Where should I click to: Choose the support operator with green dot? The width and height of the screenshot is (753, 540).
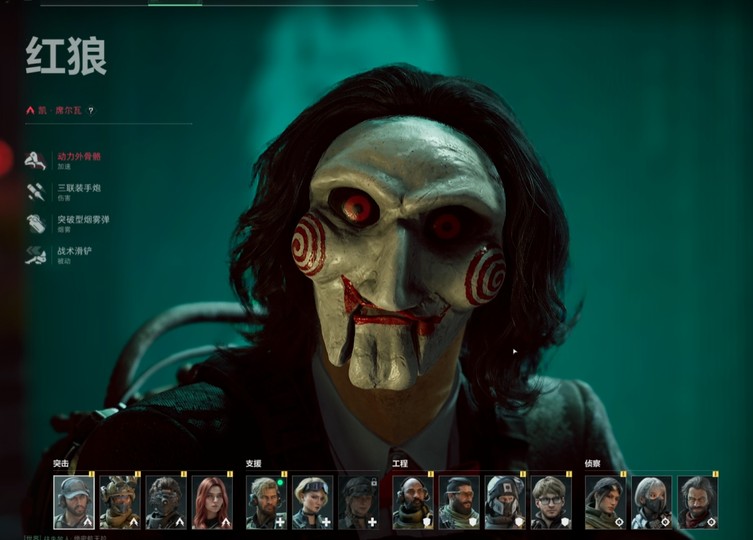[x=266, y=501]
